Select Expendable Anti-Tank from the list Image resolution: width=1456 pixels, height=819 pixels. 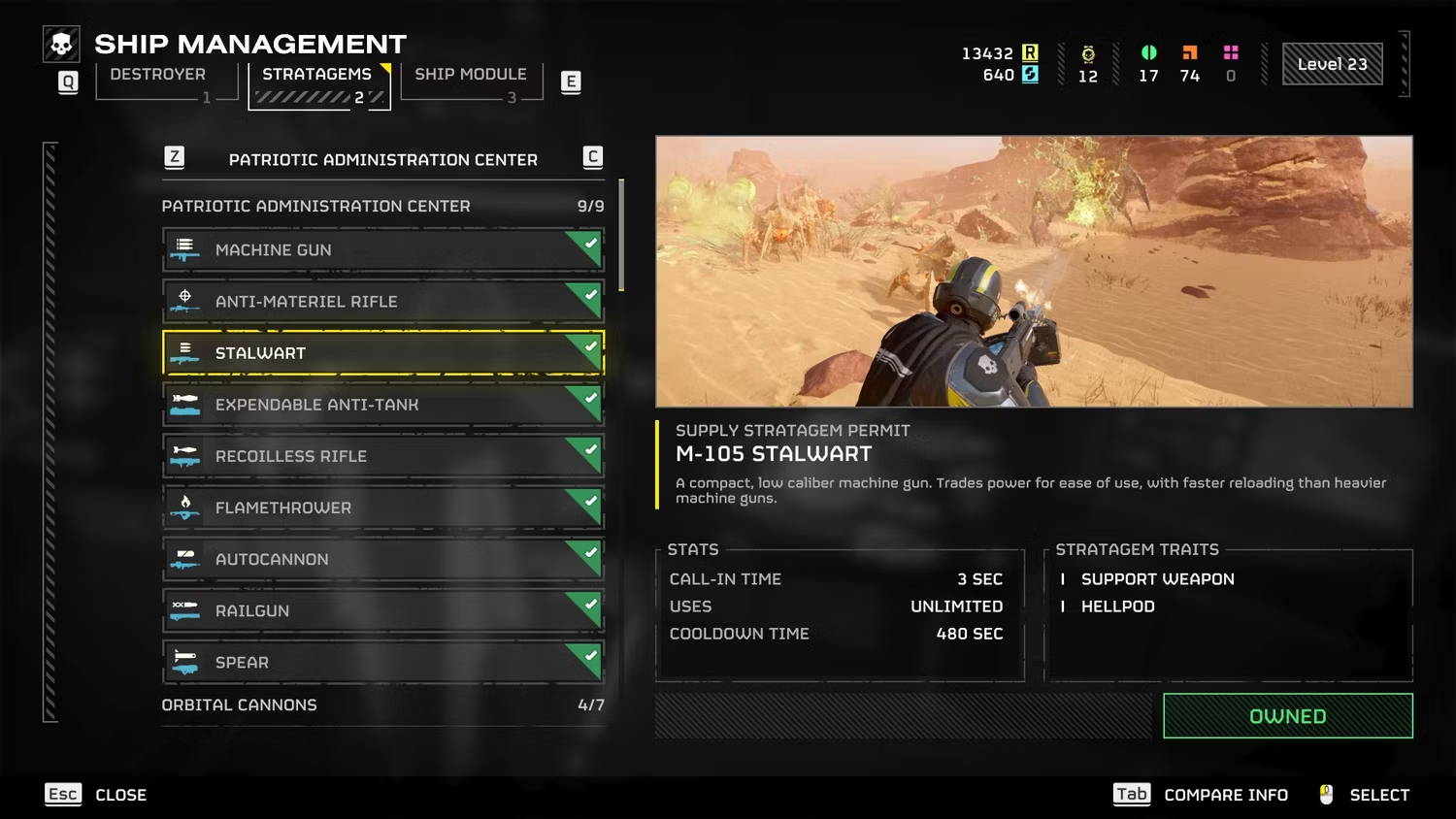[x=382, y=405]
